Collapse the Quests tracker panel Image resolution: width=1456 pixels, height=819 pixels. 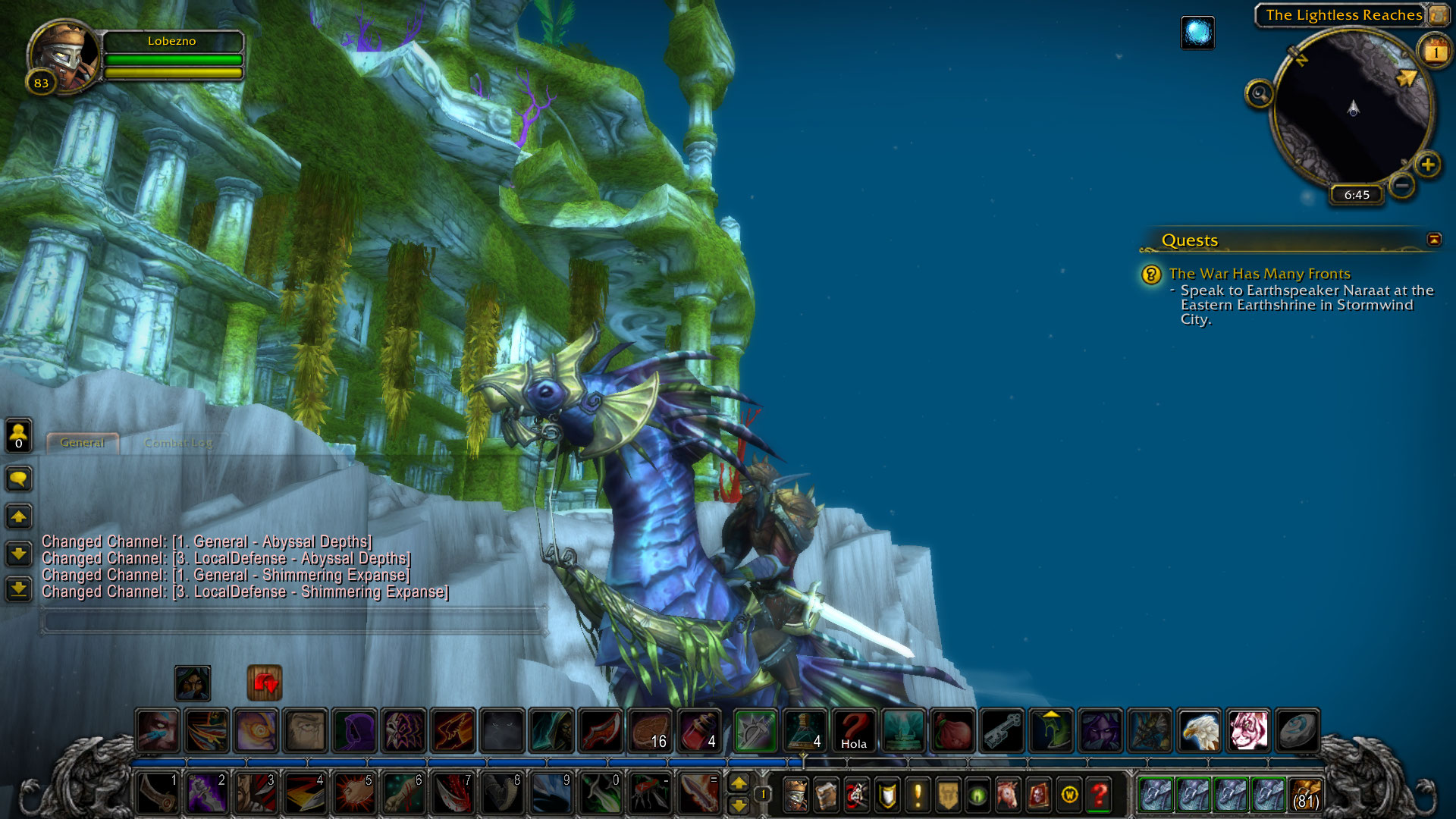pyautogui.click(x=1434, y=240)
